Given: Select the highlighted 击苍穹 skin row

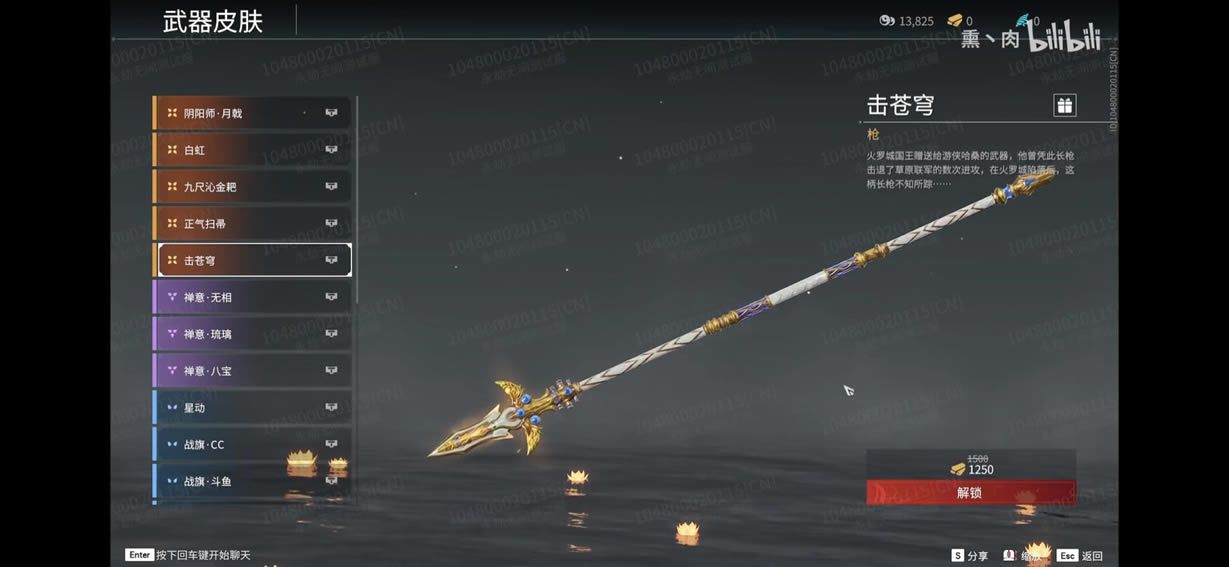Looking at the screenshot, I should [x=252, y=260].
